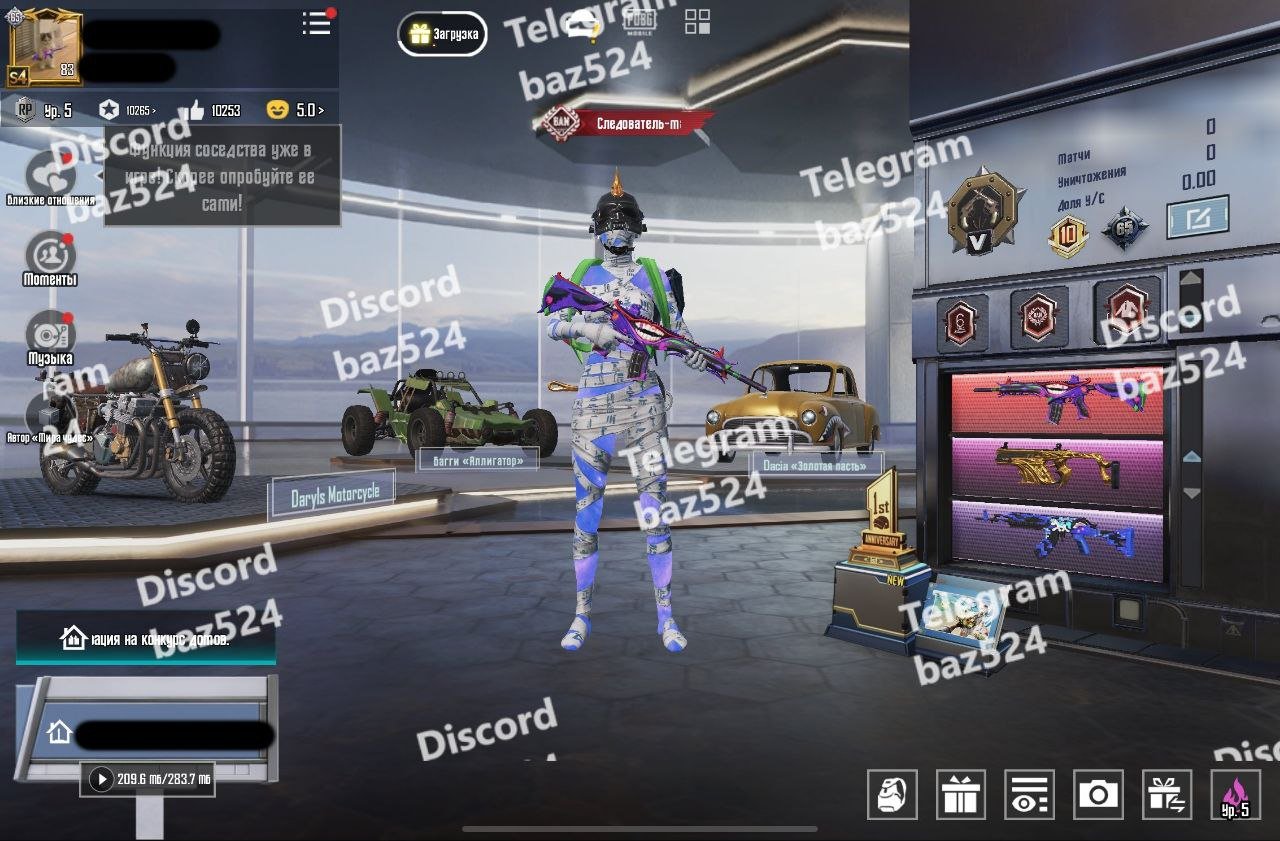This screenshot has width=1280, height=841.
Task: Select the purple rifle skin showcase slot
Action: [x=1058, y=403]
